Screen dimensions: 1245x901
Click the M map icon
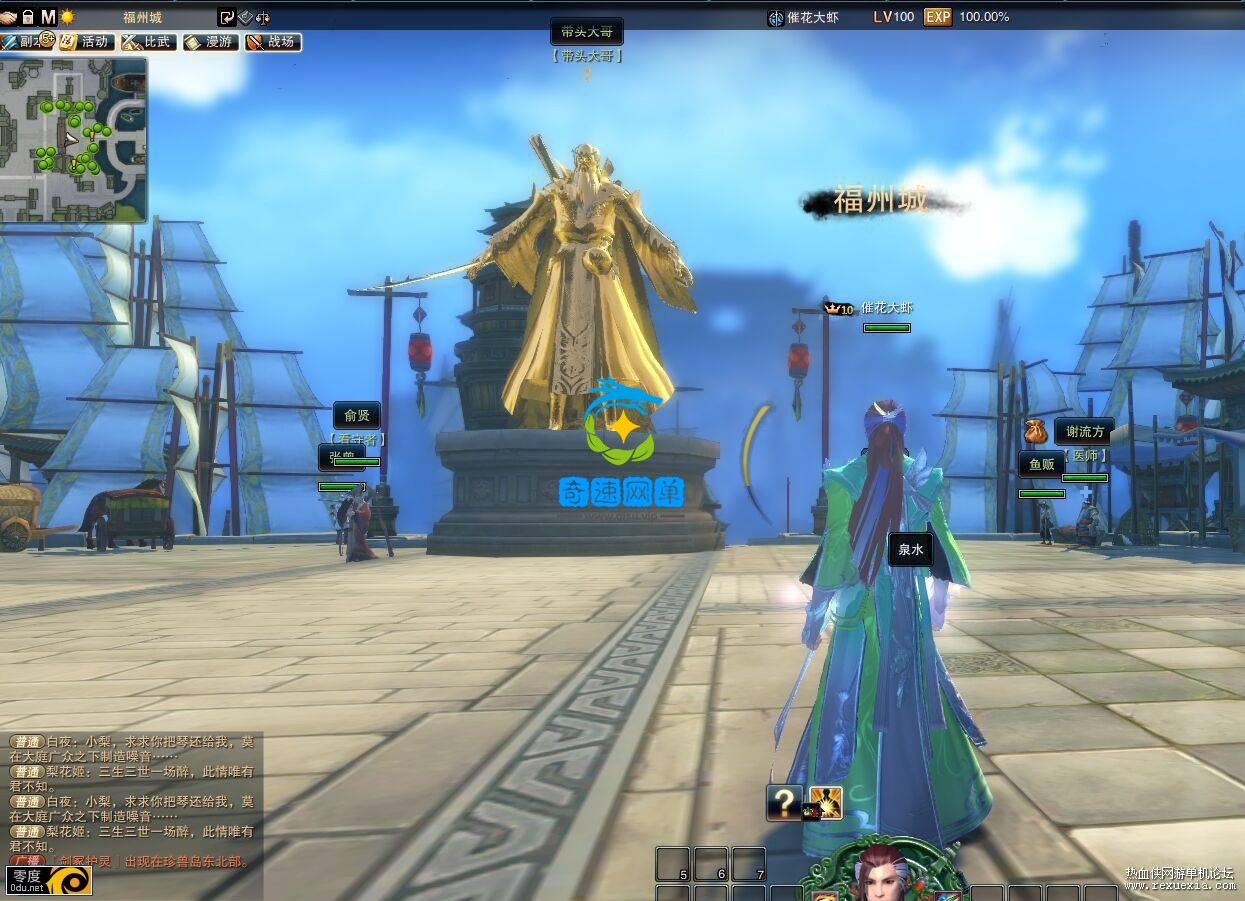point(48,17)
